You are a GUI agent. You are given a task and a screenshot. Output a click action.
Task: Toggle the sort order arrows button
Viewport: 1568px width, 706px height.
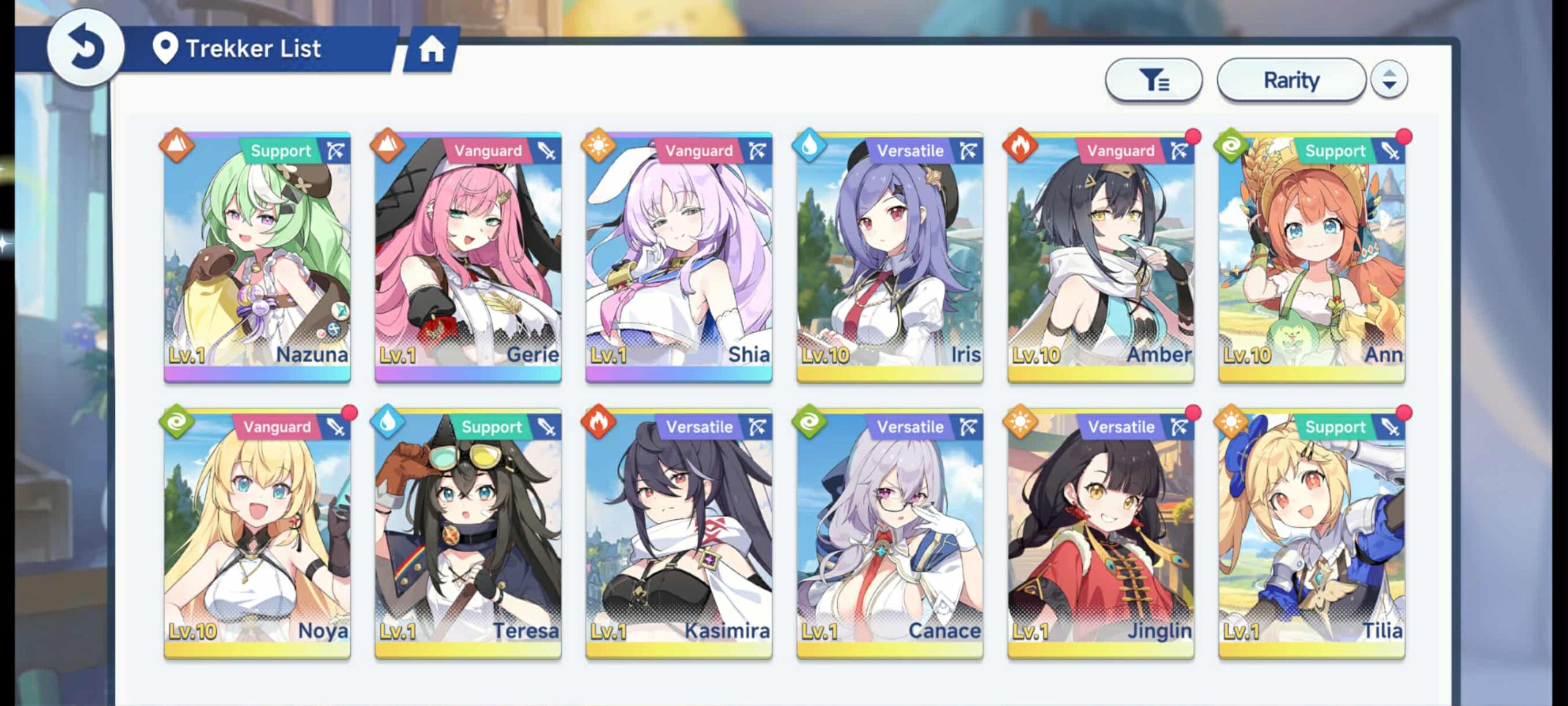click(x=1389, y=80)
